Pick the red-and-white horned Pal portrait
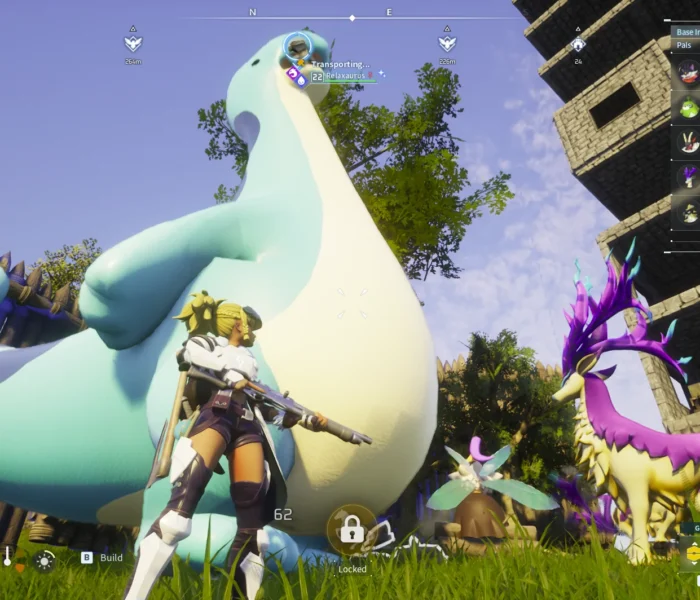700x600 pixels. pos(689,142)
